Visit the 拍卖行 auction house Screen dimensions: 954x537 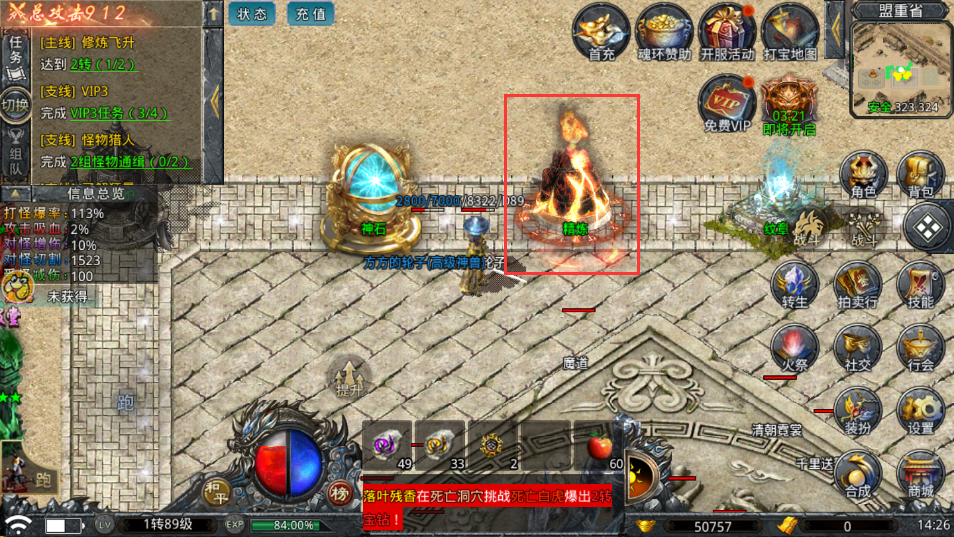pos(857,287)
